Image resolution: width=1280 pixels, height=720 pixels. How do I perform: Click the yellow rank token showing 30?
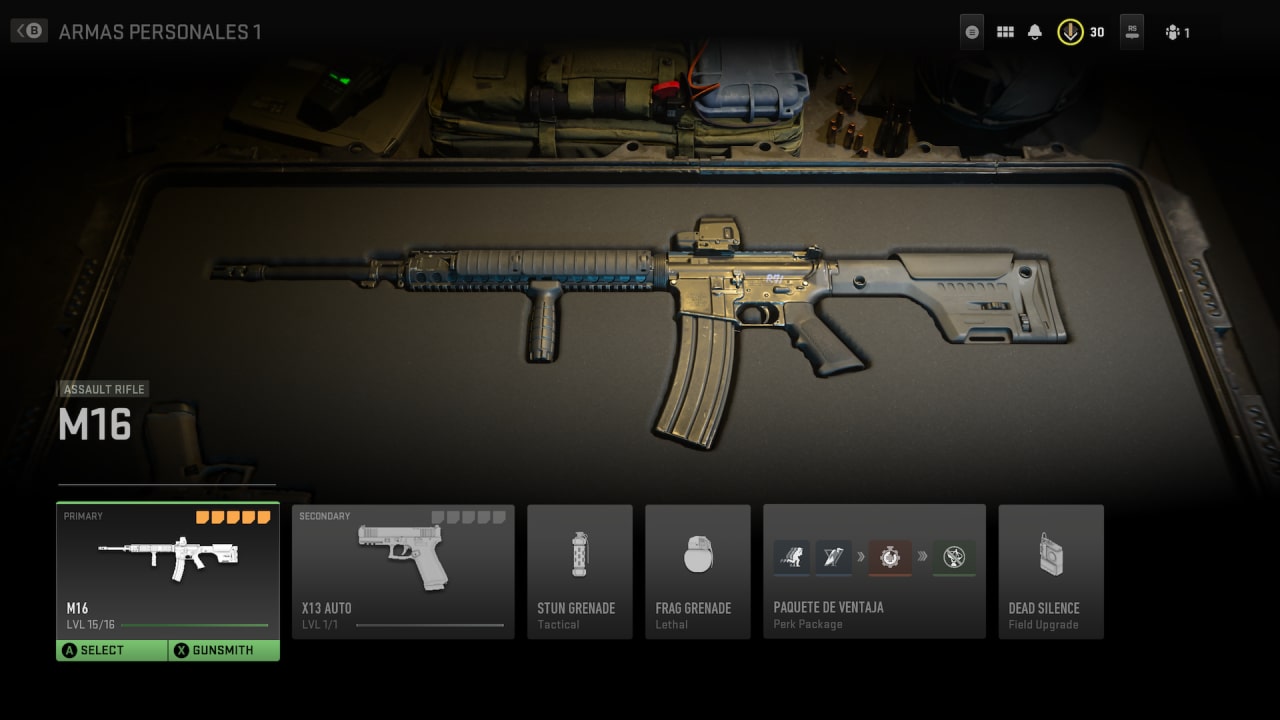[1070, 32]
